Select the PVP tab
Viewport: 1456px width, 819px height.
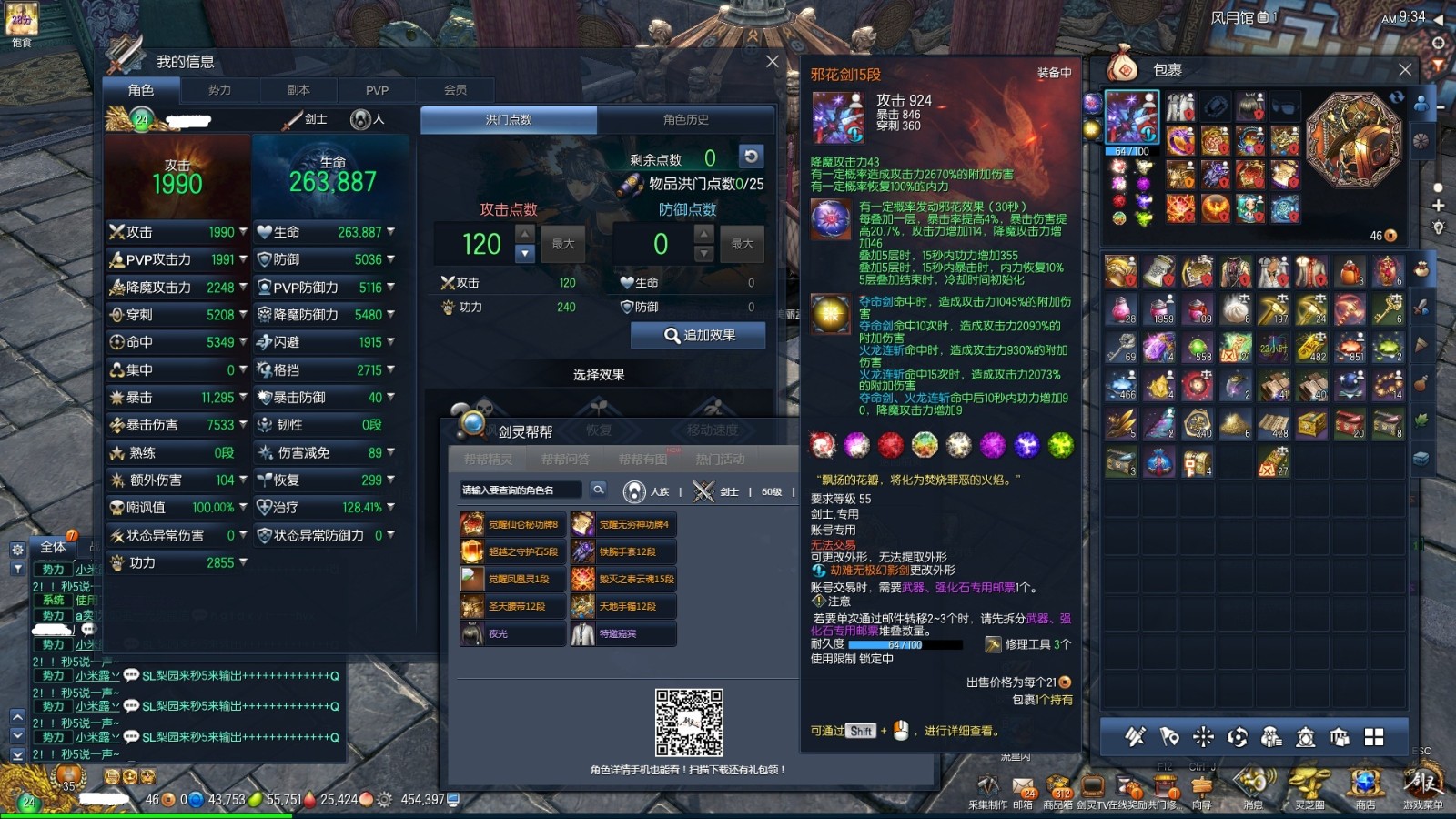[377, 90]
